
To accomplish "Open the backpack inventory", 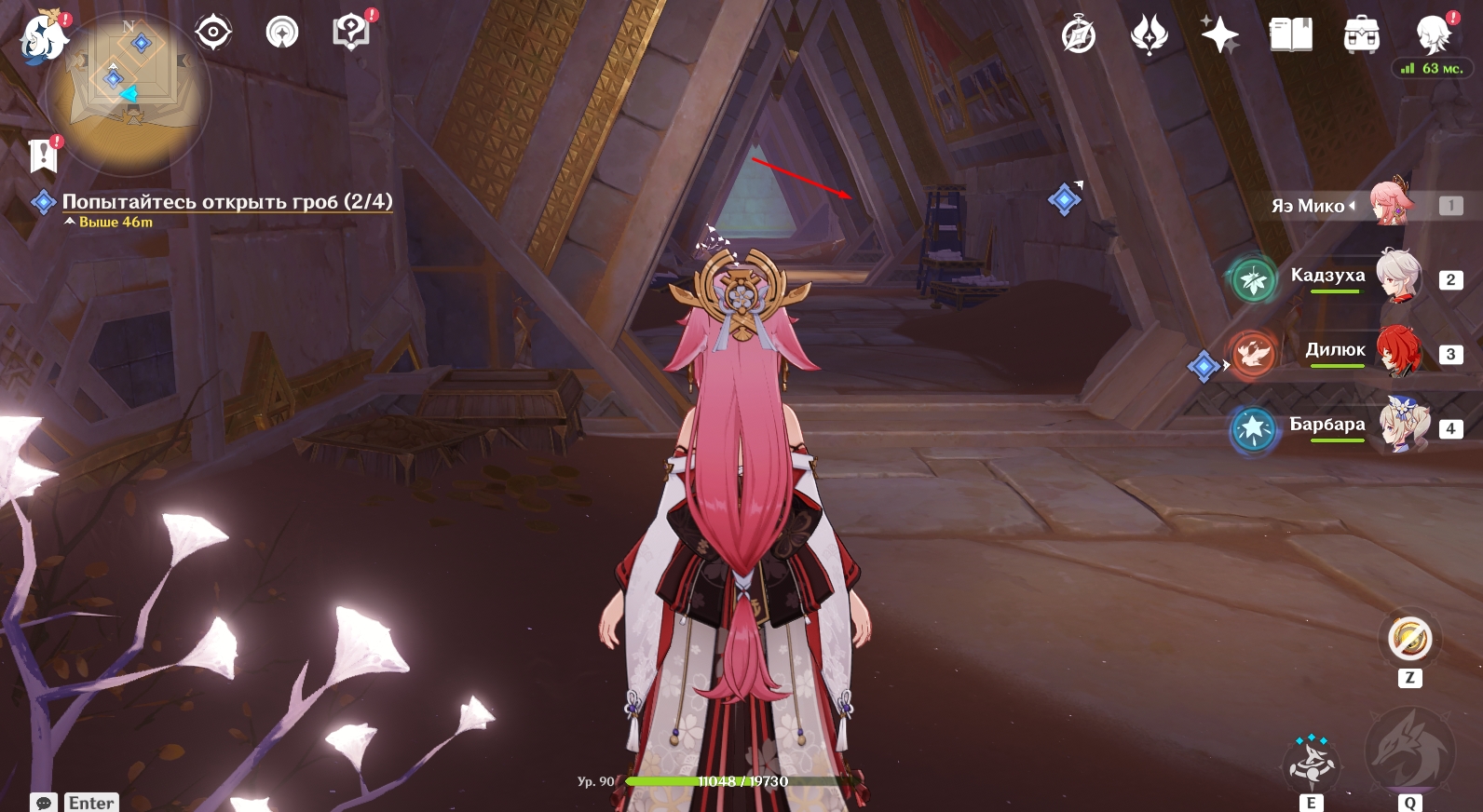I will coord(1361,35).
